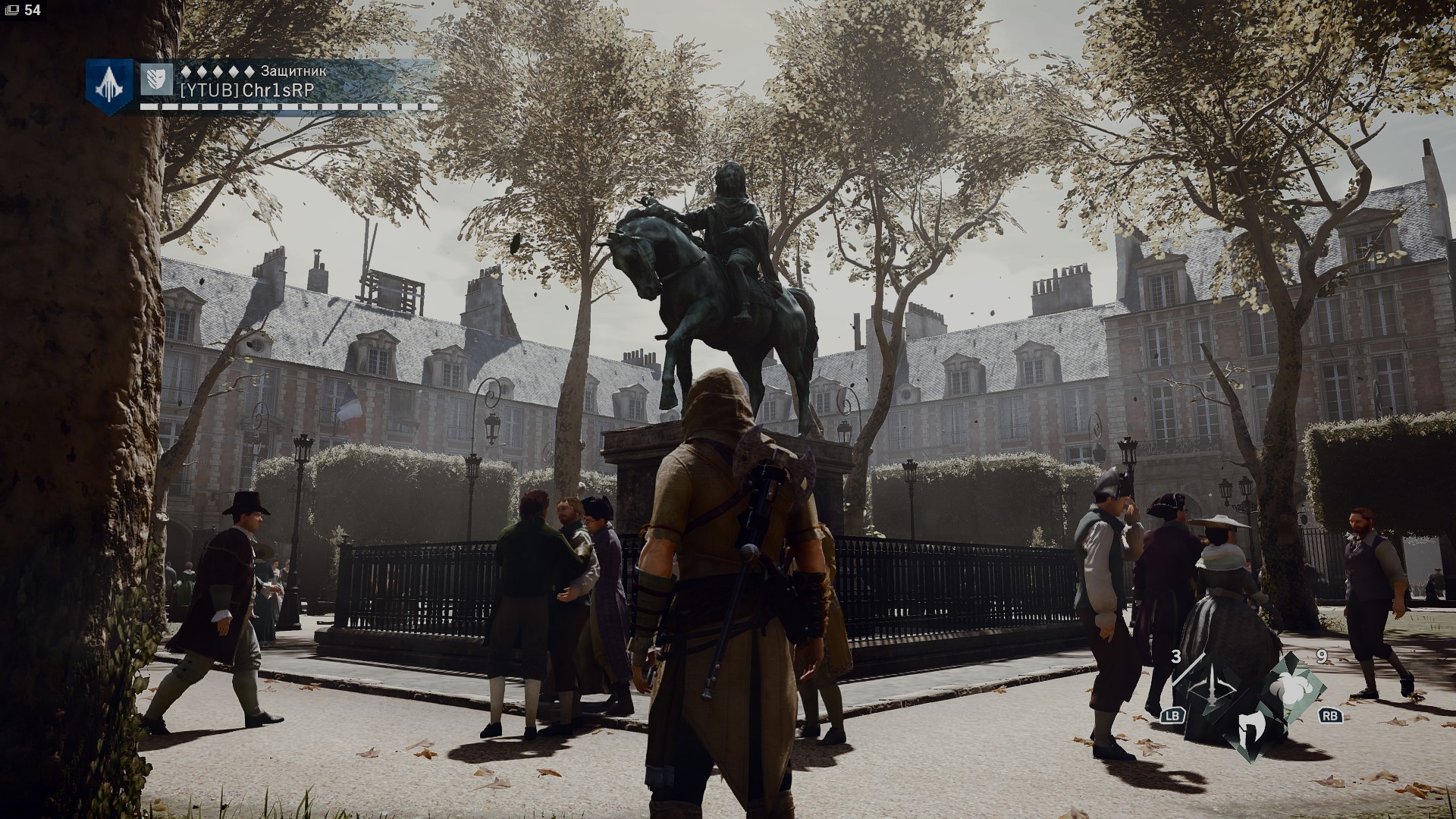Click the first rank diamond before Защитник
Image resolution: width=1456 pixels, height=819 pixels.
coord(185,73)
